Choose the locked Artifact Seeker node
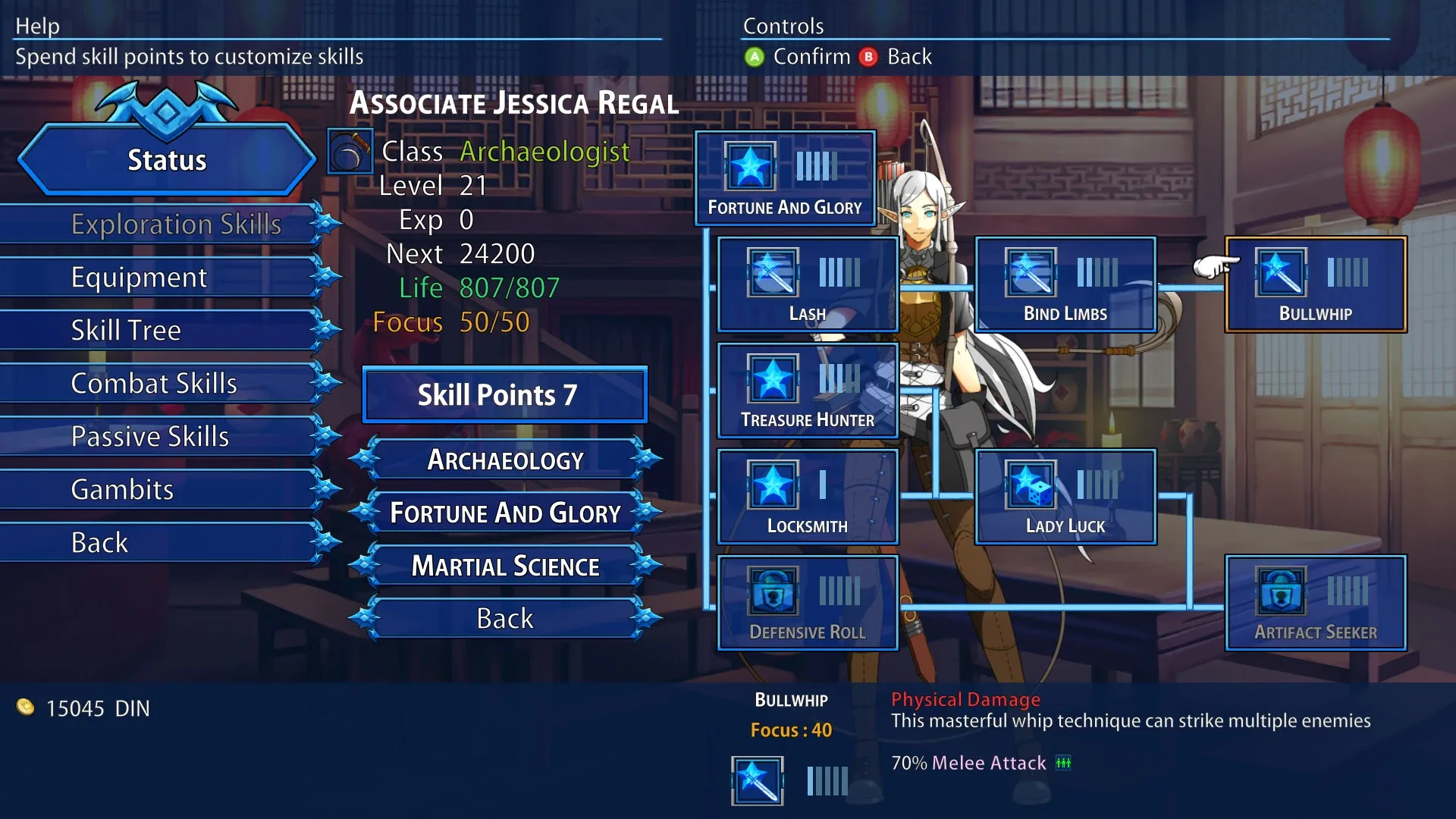Screen dimensions: 1456x819 pyautogui.click(x=1316, y=603)
